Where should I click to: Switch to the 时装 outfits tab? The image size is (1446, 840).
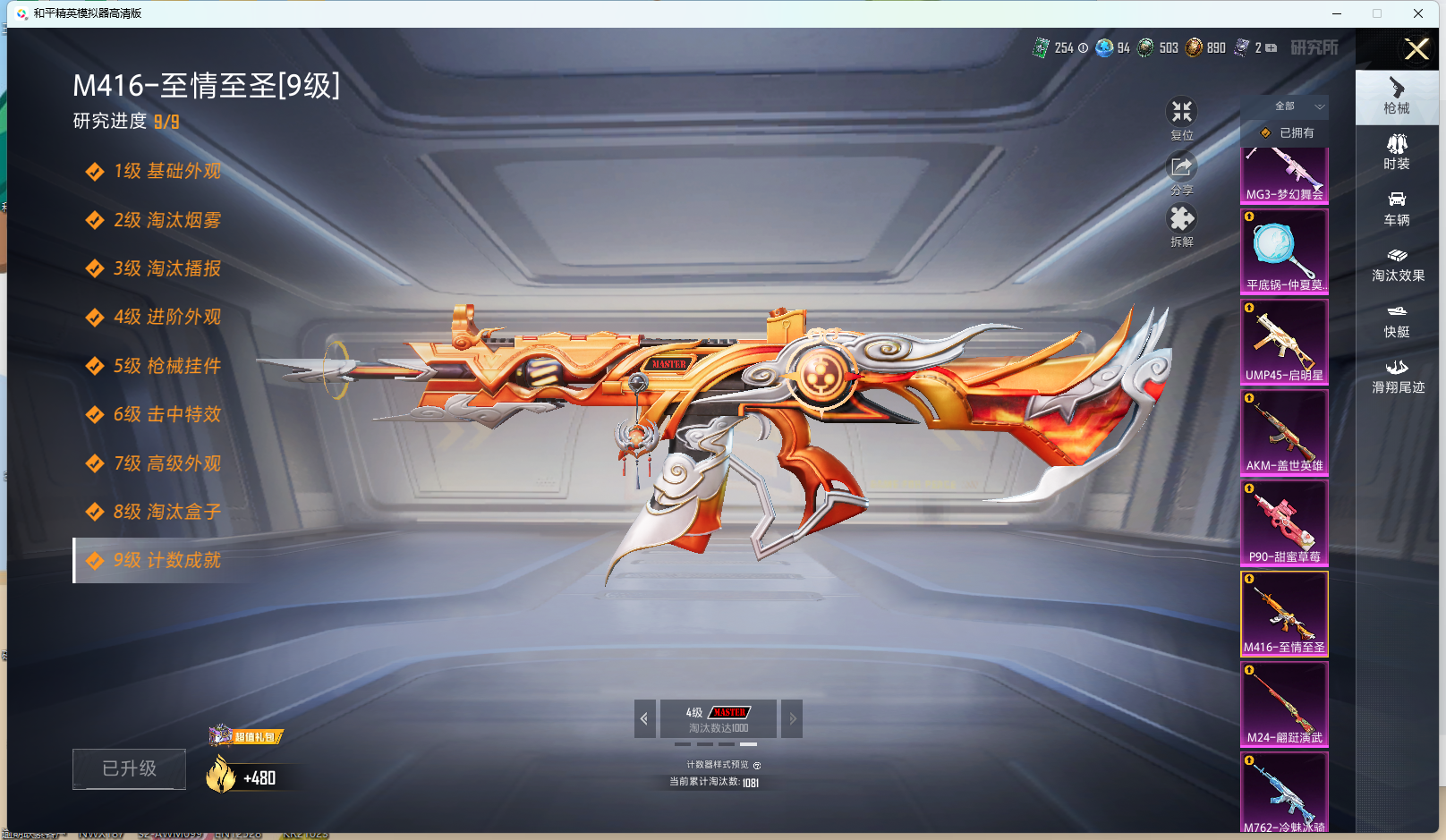pyautogui.click(x=1397, y=152)
